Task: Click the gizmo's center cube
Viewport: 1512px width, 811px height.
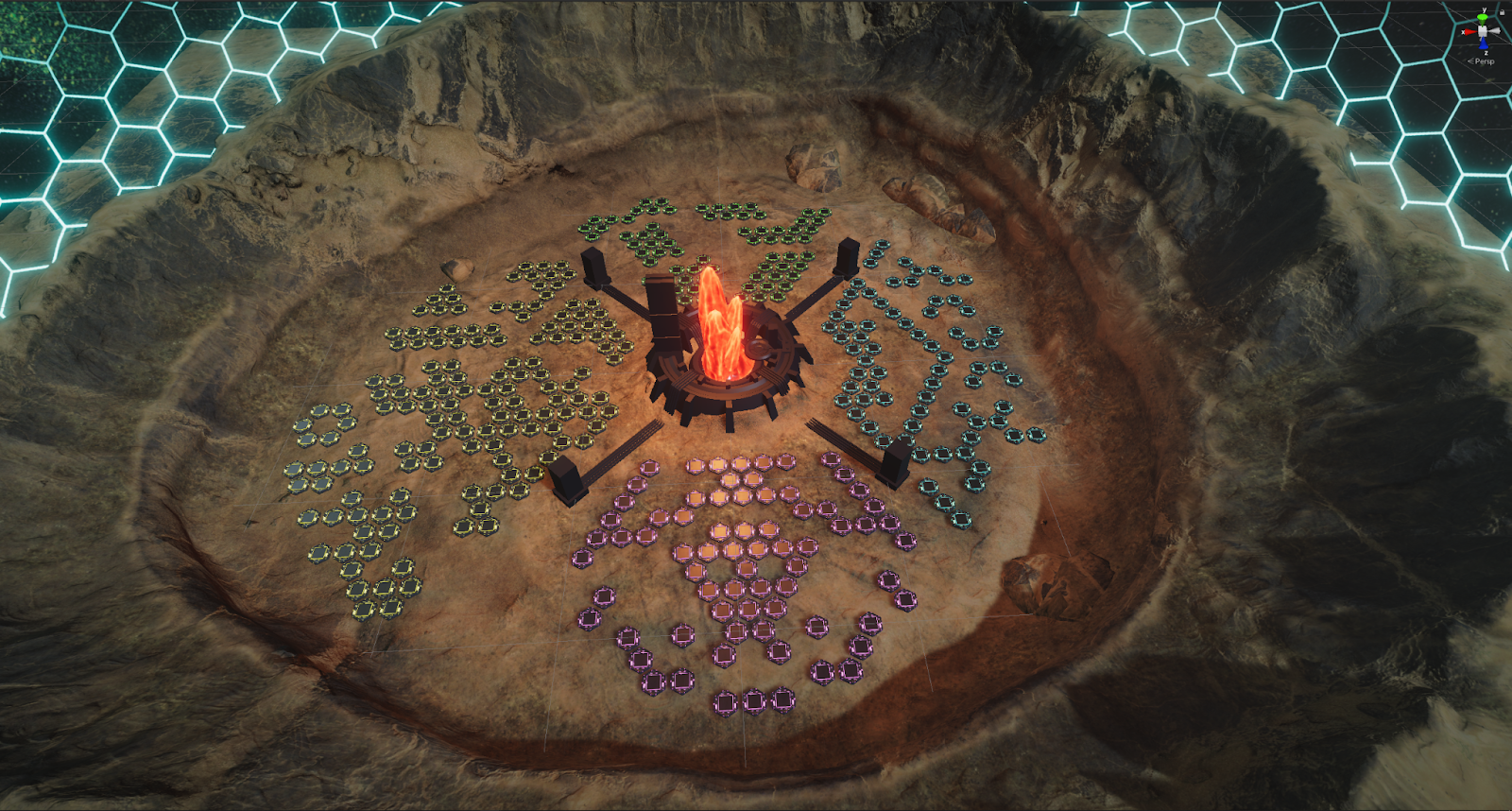Action: click(1484, 31)
